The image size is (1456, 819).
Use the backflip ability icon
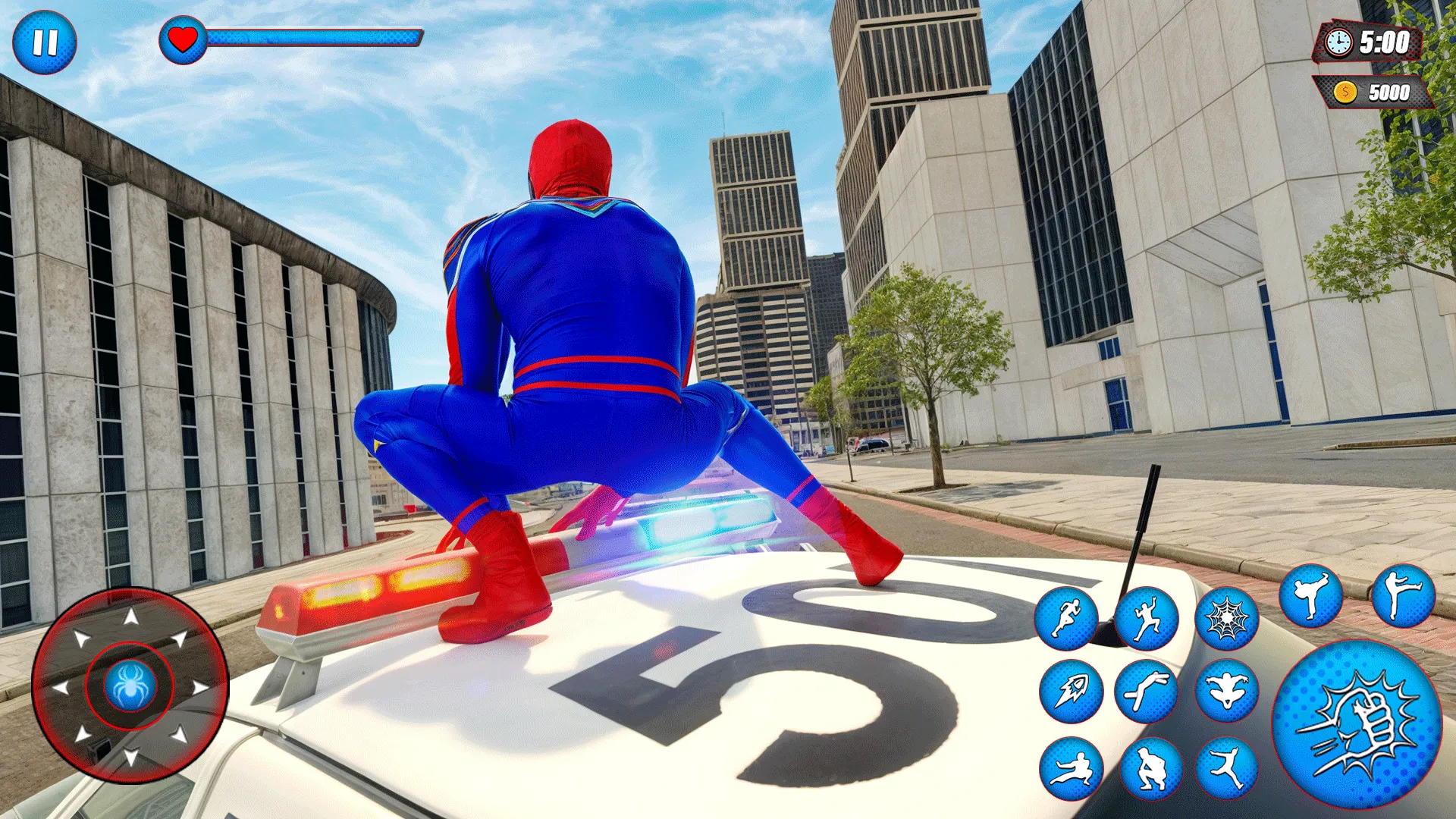pyautogui.click(x=1147, y=691)
